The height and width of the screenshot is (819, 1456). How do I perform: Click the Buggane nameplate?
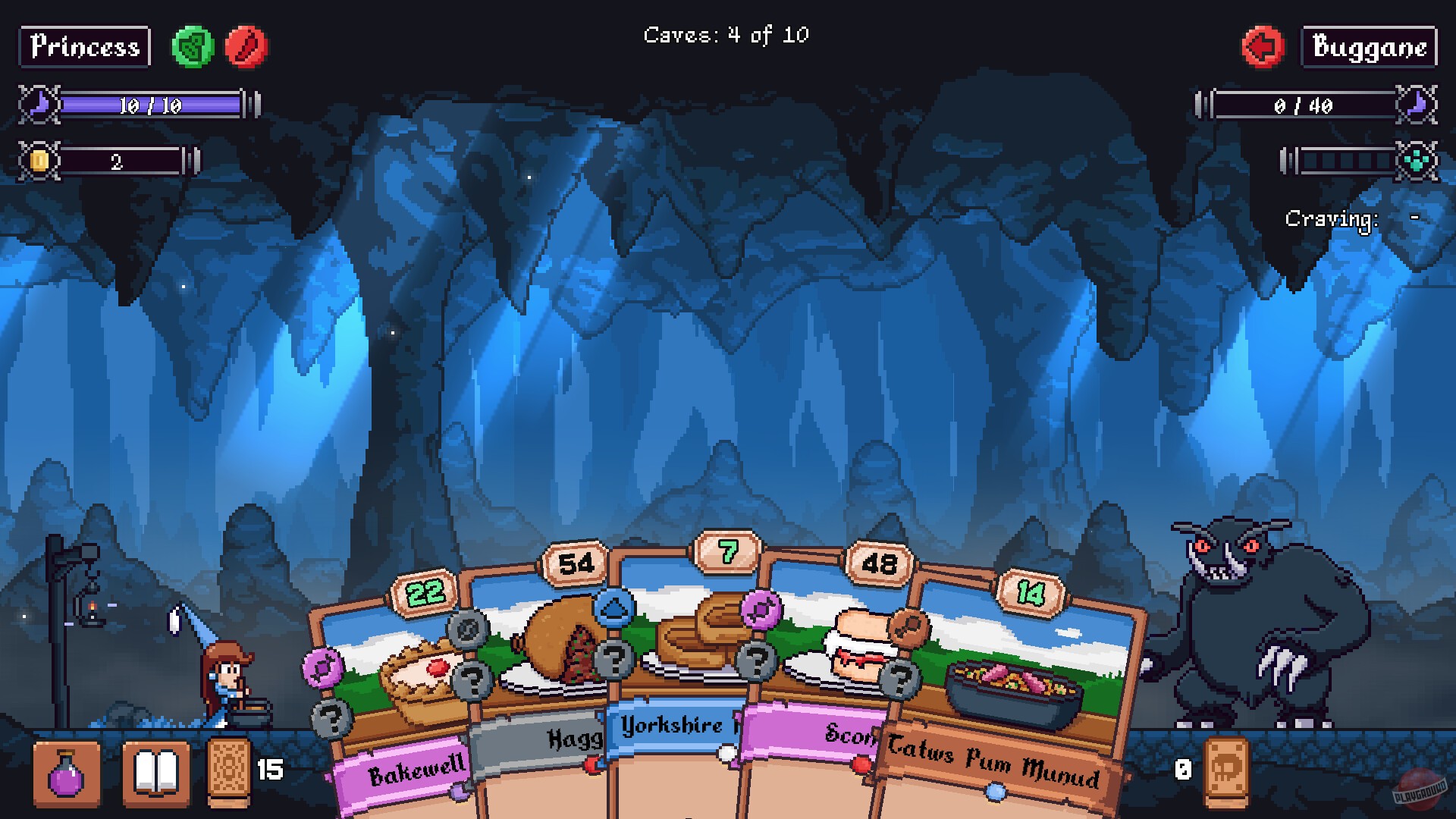point(1369,47)
